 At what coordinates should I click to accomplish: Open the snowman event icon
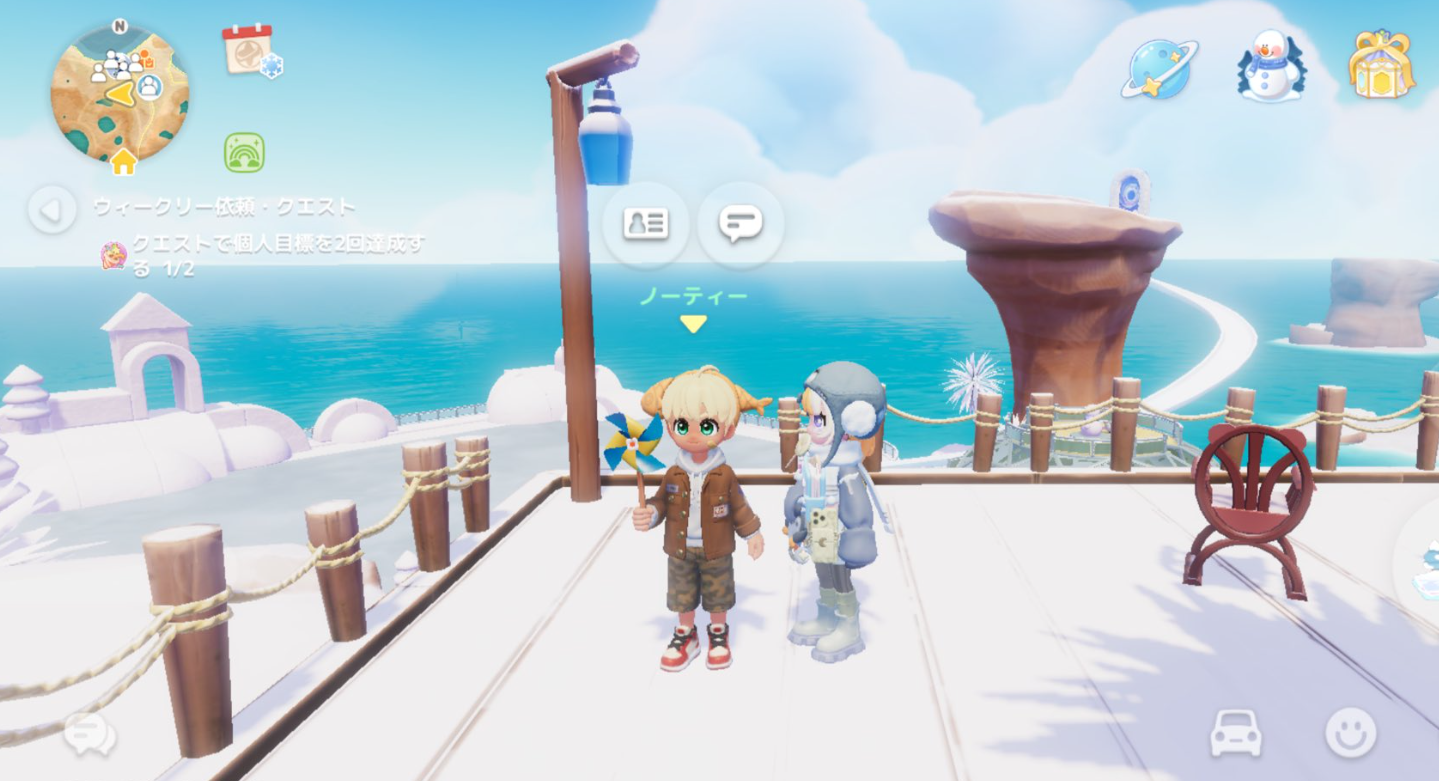1270,66
